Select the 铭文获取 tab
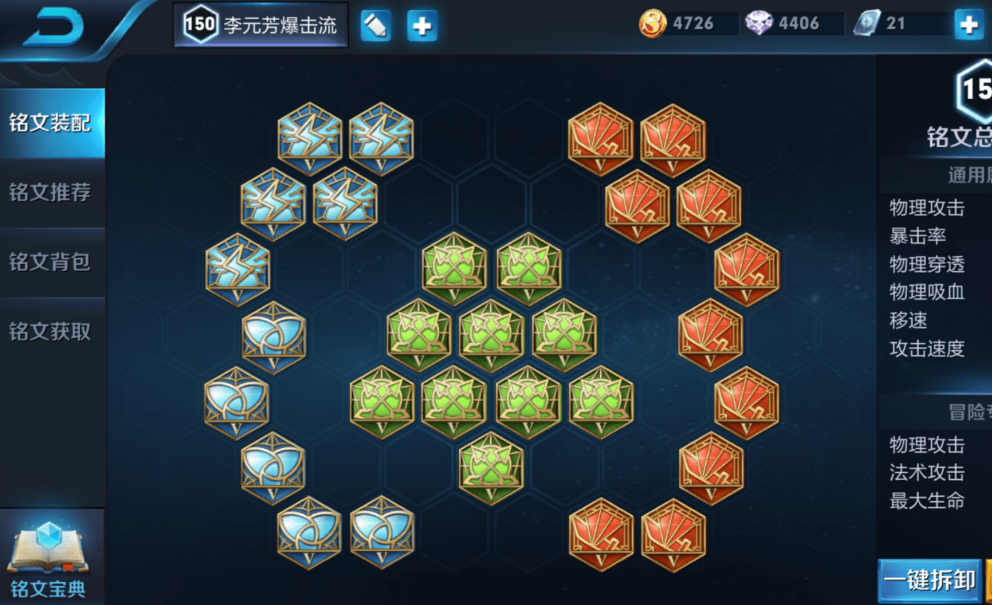The image size is (992, 605). 50,331
